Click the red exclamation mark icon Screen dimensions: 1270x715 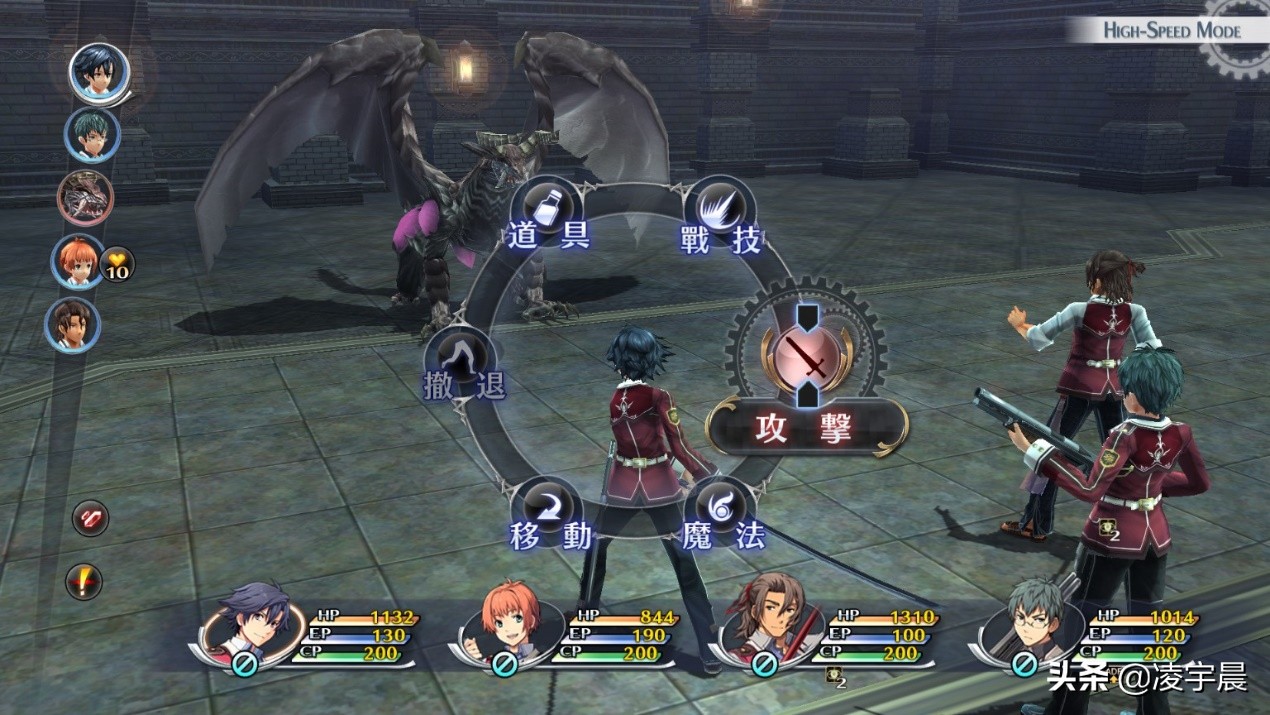coord(85,581)
